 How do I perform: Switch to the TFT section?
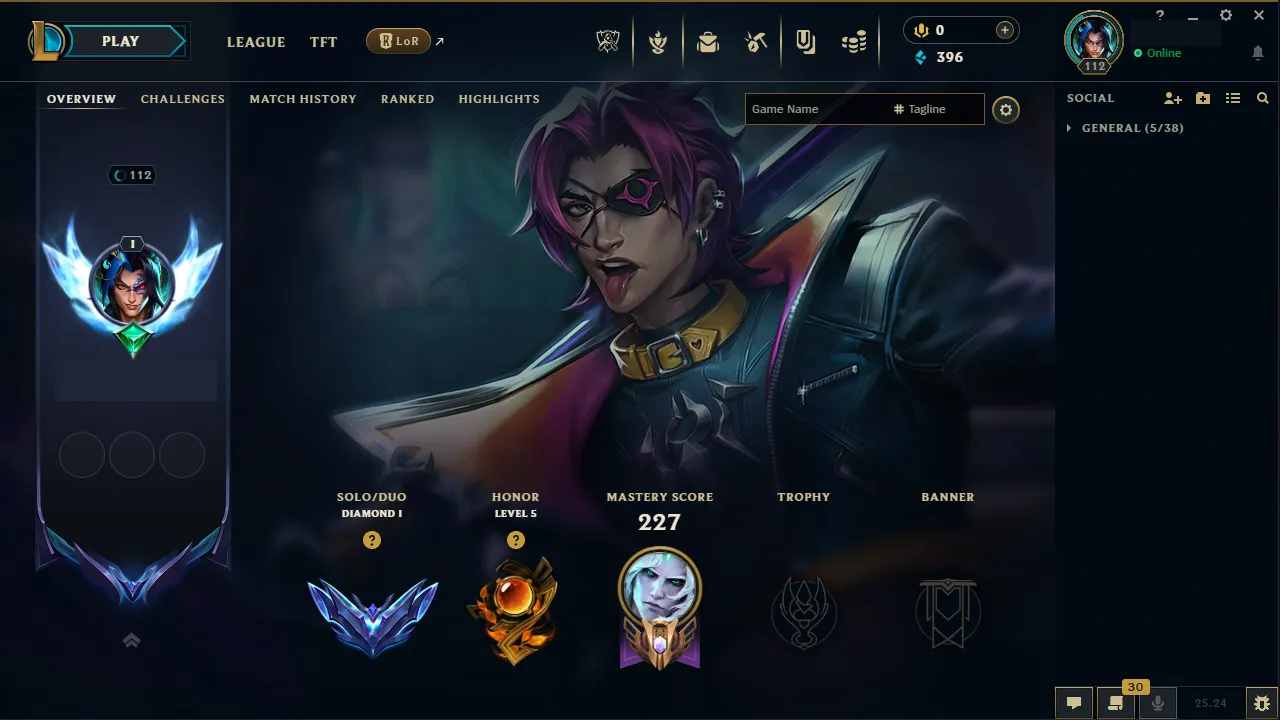(x=323, y=42)
